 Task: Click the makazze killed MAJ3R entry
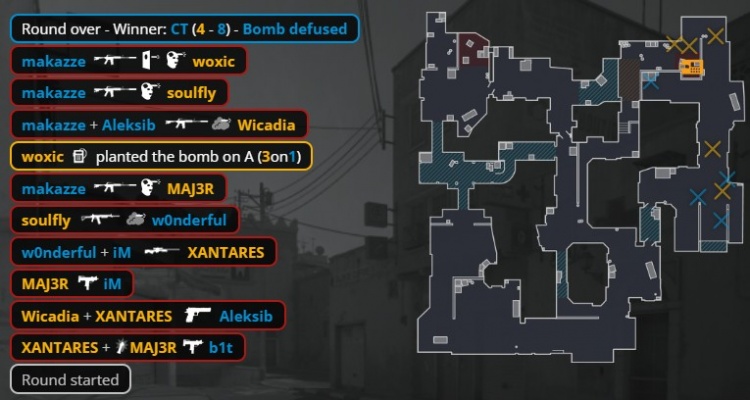119,189
